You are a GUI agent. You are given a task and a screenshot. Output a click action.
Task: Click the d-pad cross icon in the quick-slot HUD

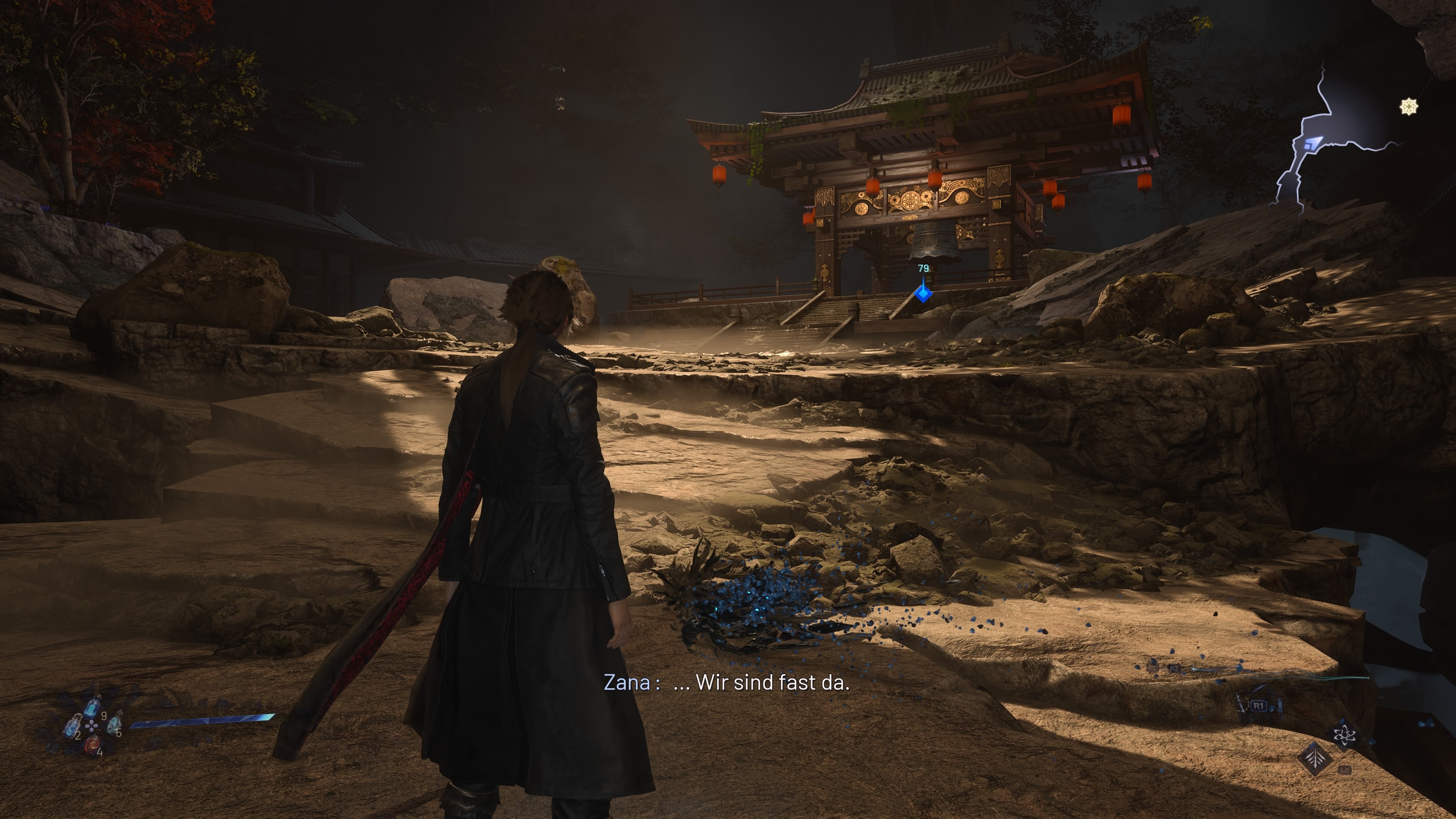point(91,726)
